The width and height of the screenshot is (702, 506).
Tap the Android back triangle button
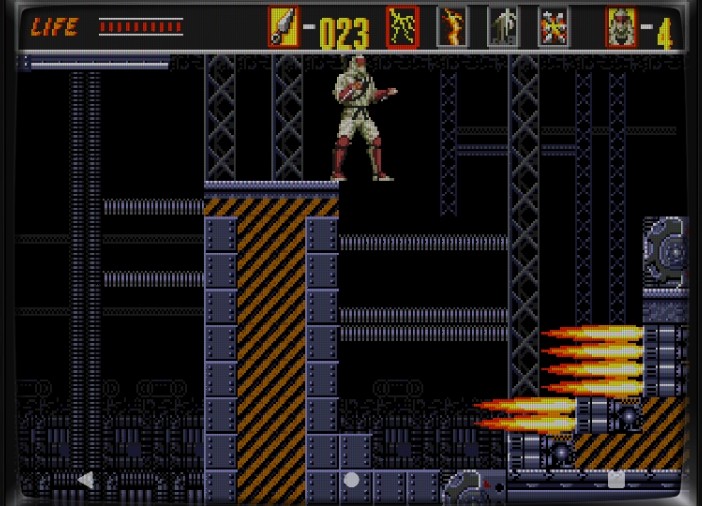[x=86, y=480]
